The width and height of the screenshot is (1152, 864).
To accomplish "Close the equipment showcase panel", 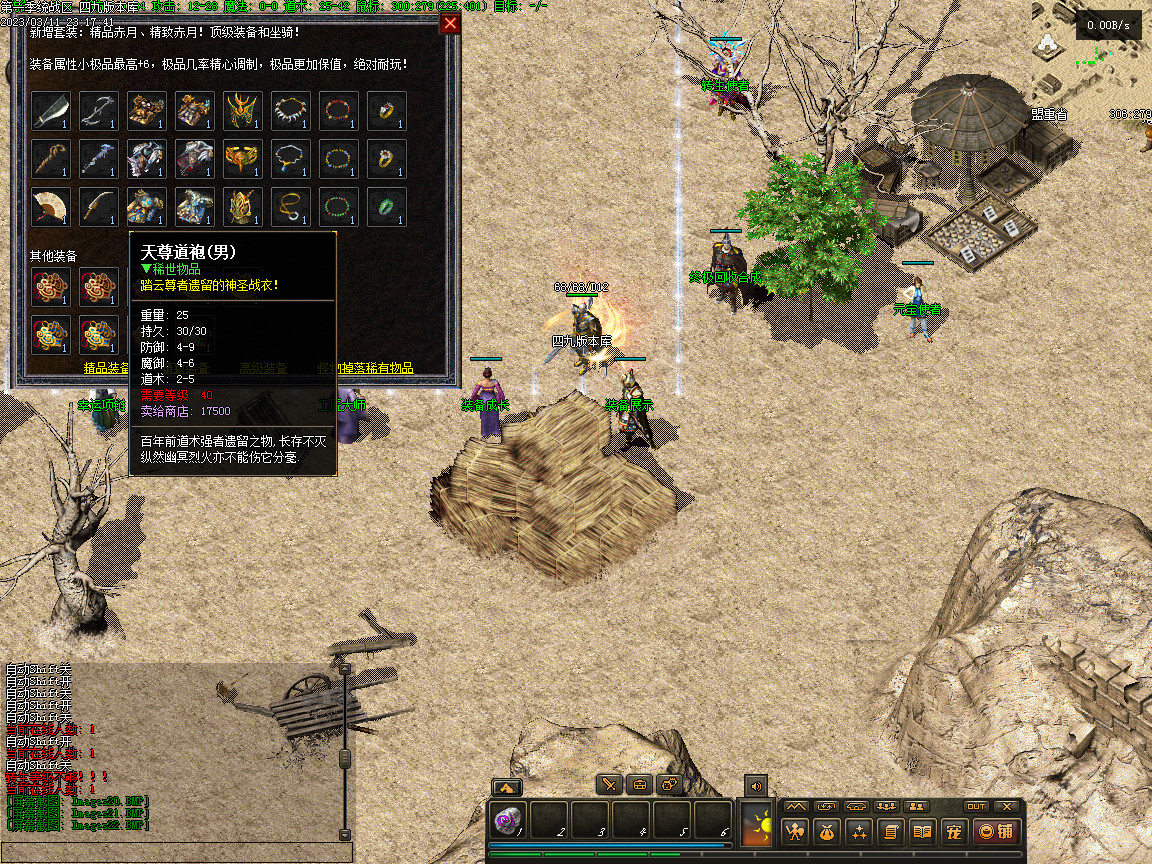I will coord(451,23).
